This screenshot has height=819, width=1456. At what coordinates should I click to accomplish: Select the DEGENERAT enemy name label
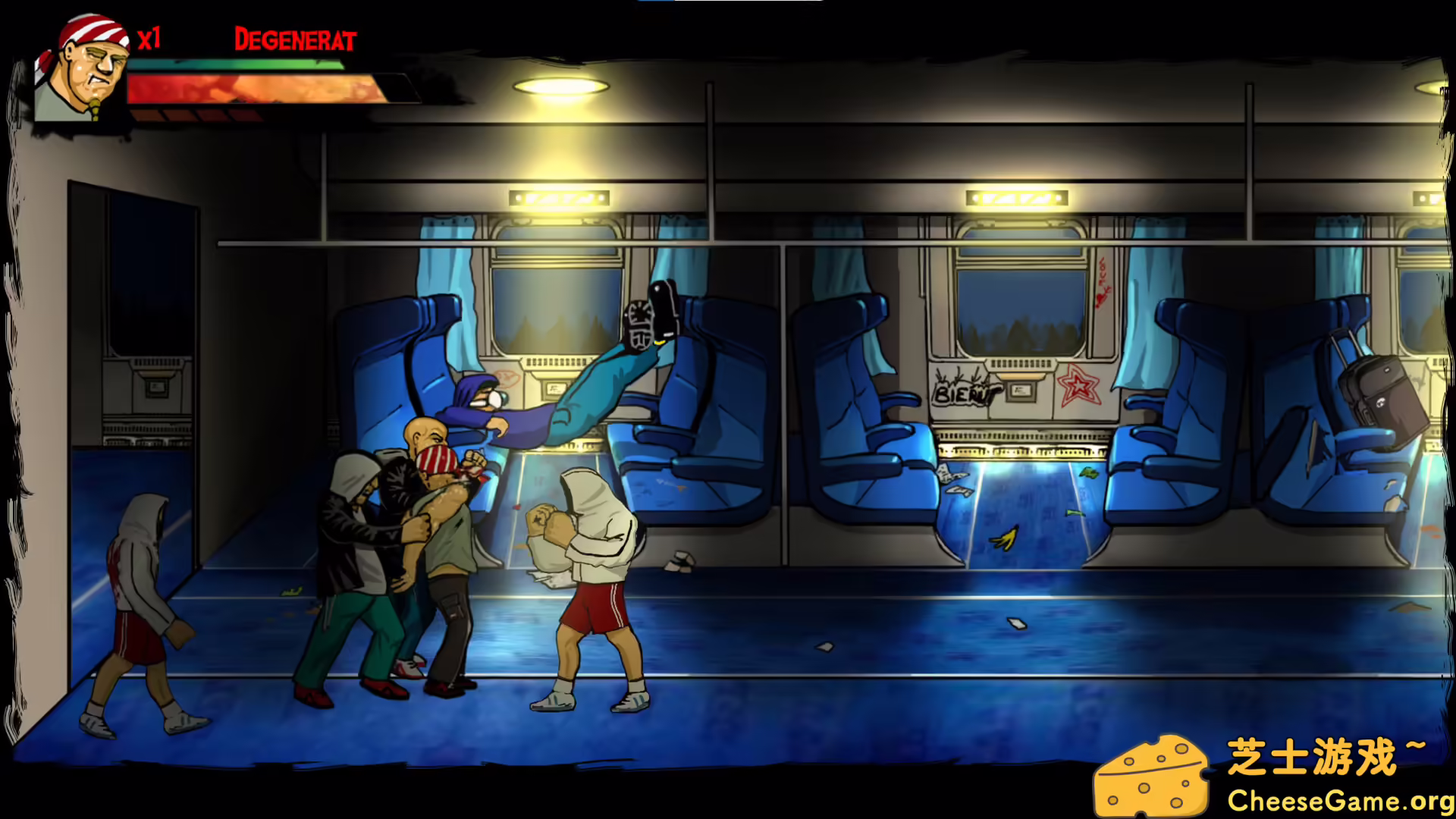click(295, 40)
